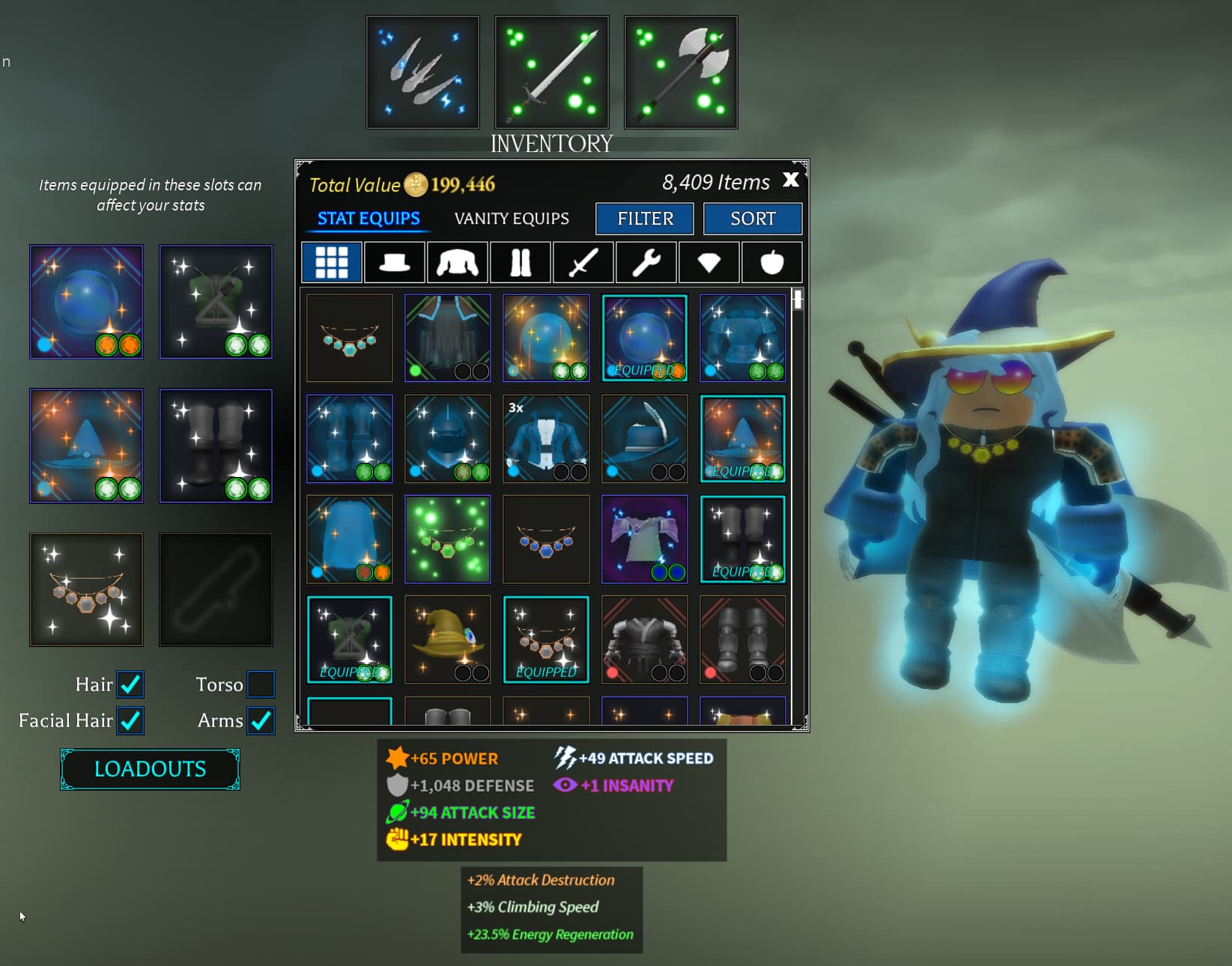This screenshot has width=1232, height=966.
Task: Disable the Hair checkbox
Action: pos(130,684)
